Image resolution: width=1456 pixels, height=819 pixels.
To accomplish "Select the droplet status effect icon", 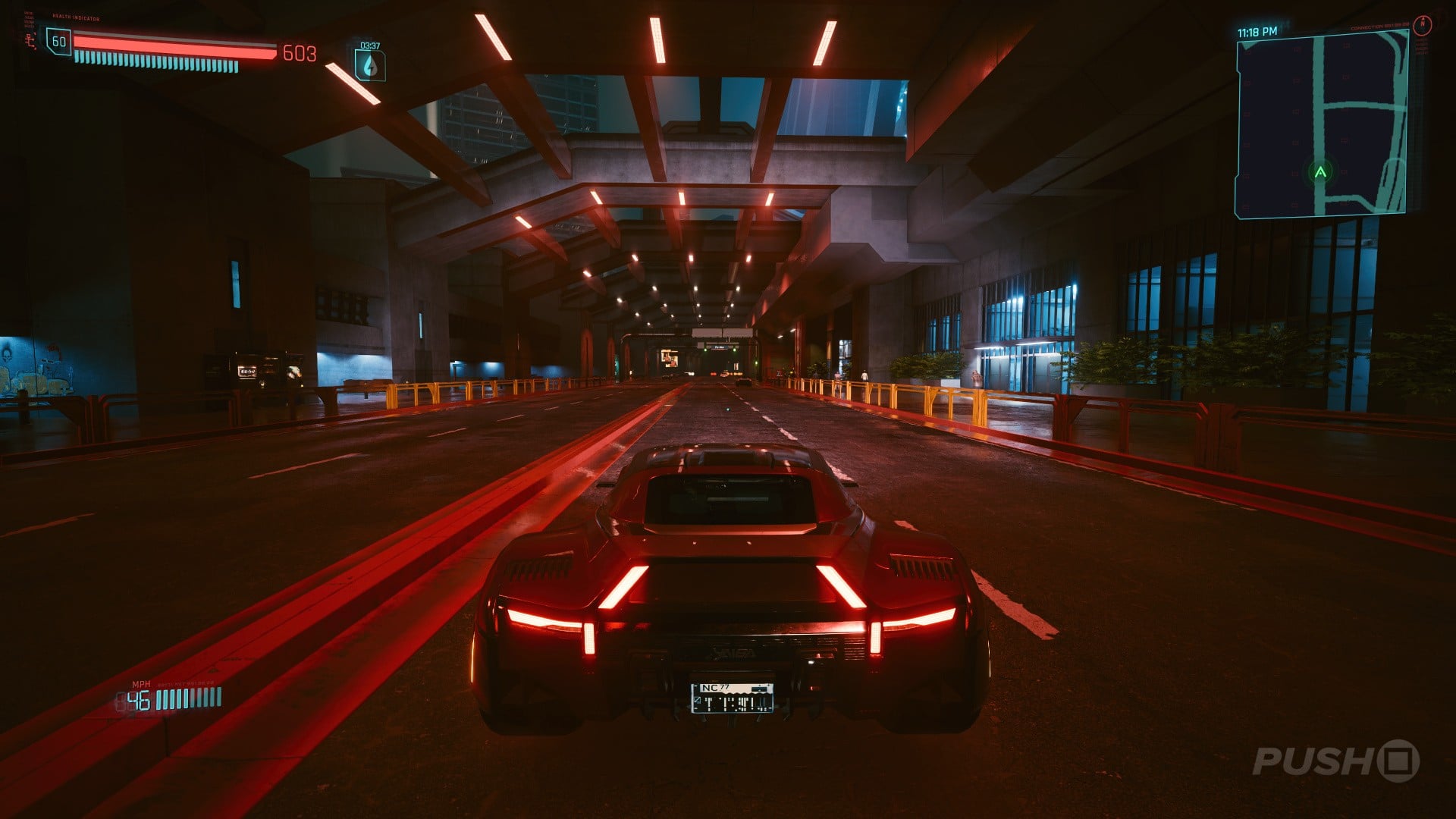I will [370, 65].
